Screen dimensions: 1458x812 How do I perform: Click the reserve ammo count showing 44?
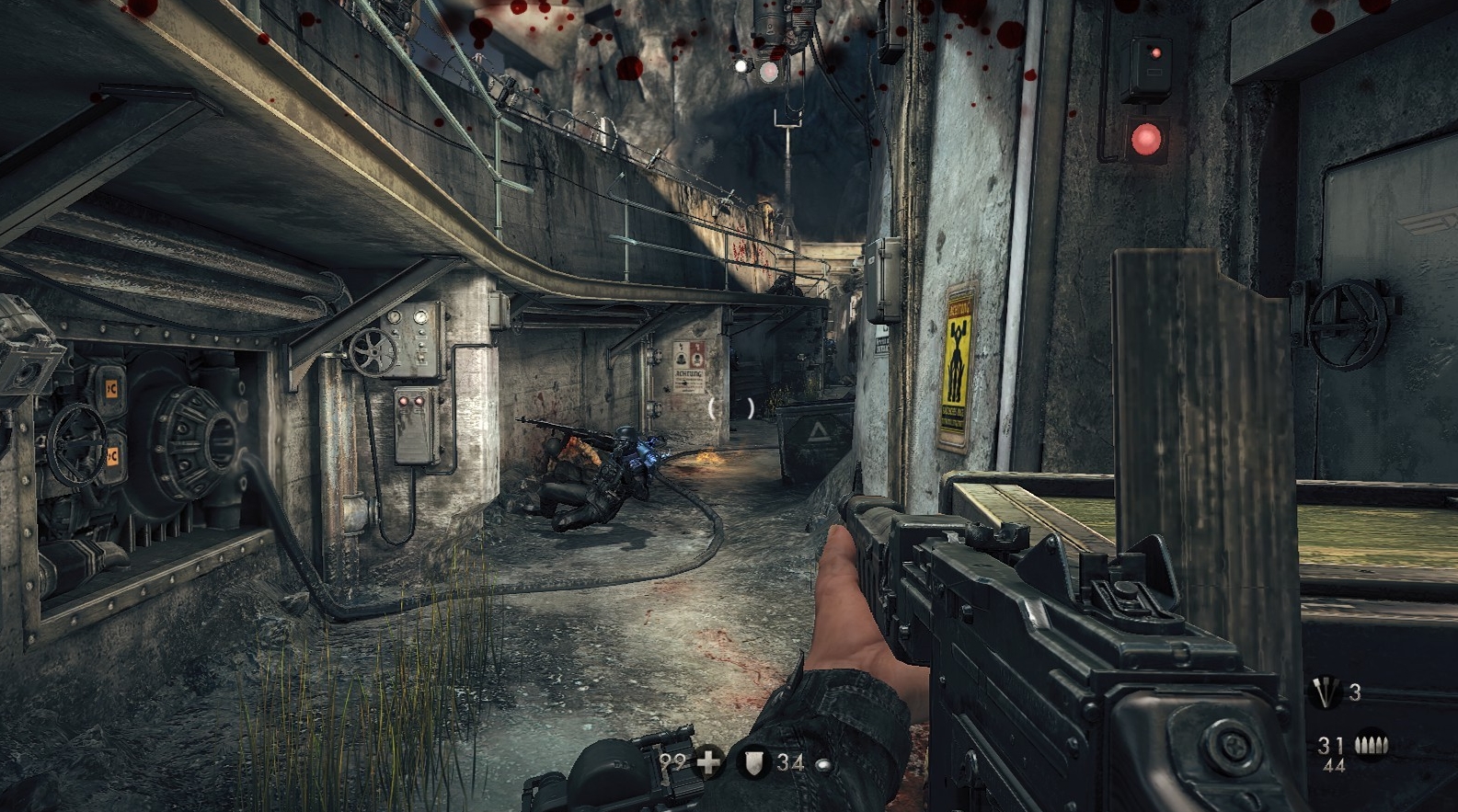pyautogui.click(x=1334, y=766)
